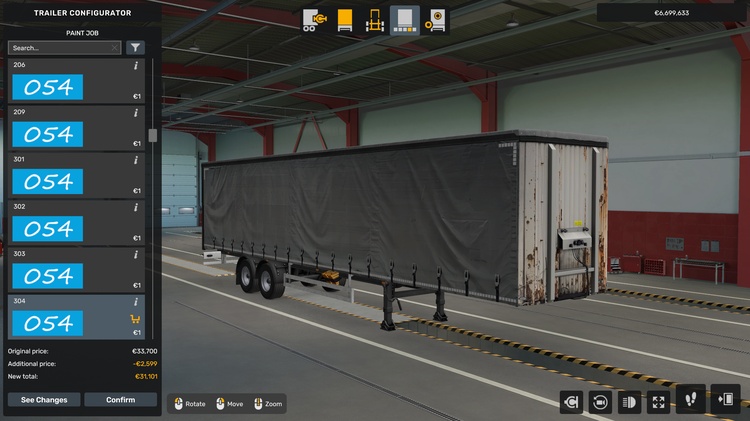The image size is (750, 421).
Task: Open the yellow trailer body tab
Action: click(x=345, y=20)
